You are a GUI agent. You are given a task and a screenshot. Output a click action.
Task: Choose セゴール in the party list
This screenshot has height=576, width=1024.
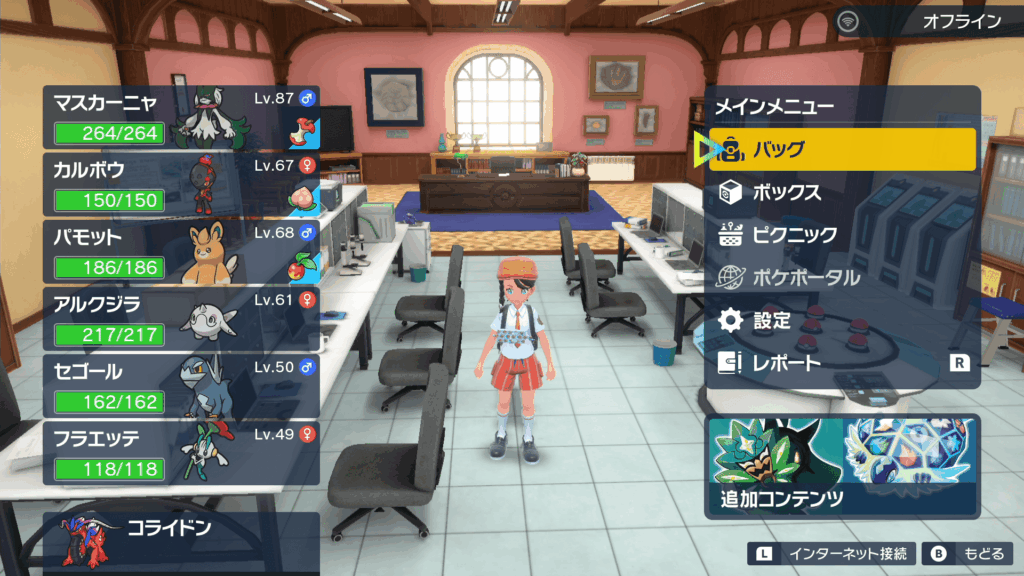181,385
